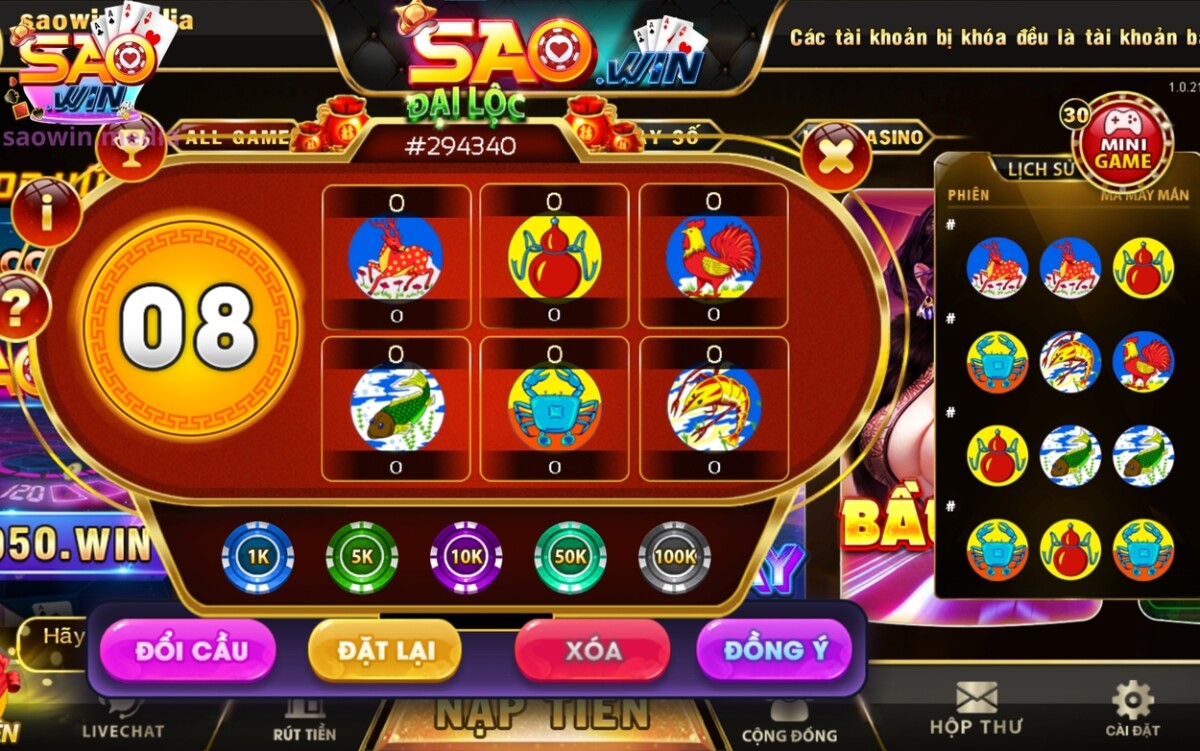Show help via the question mark icon

click(x=20, y=306)
